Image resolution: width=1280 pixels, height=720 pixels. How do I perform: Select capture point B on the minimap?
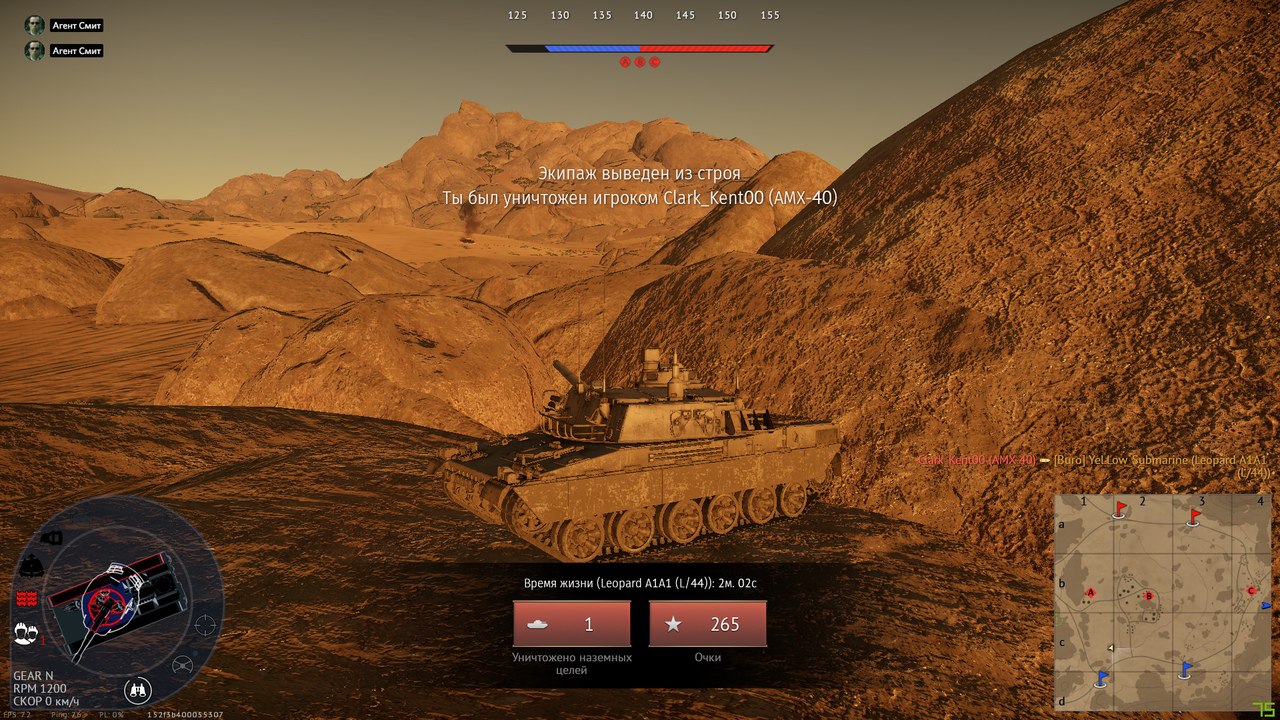pyautogui.click(x=1149, y=596)
